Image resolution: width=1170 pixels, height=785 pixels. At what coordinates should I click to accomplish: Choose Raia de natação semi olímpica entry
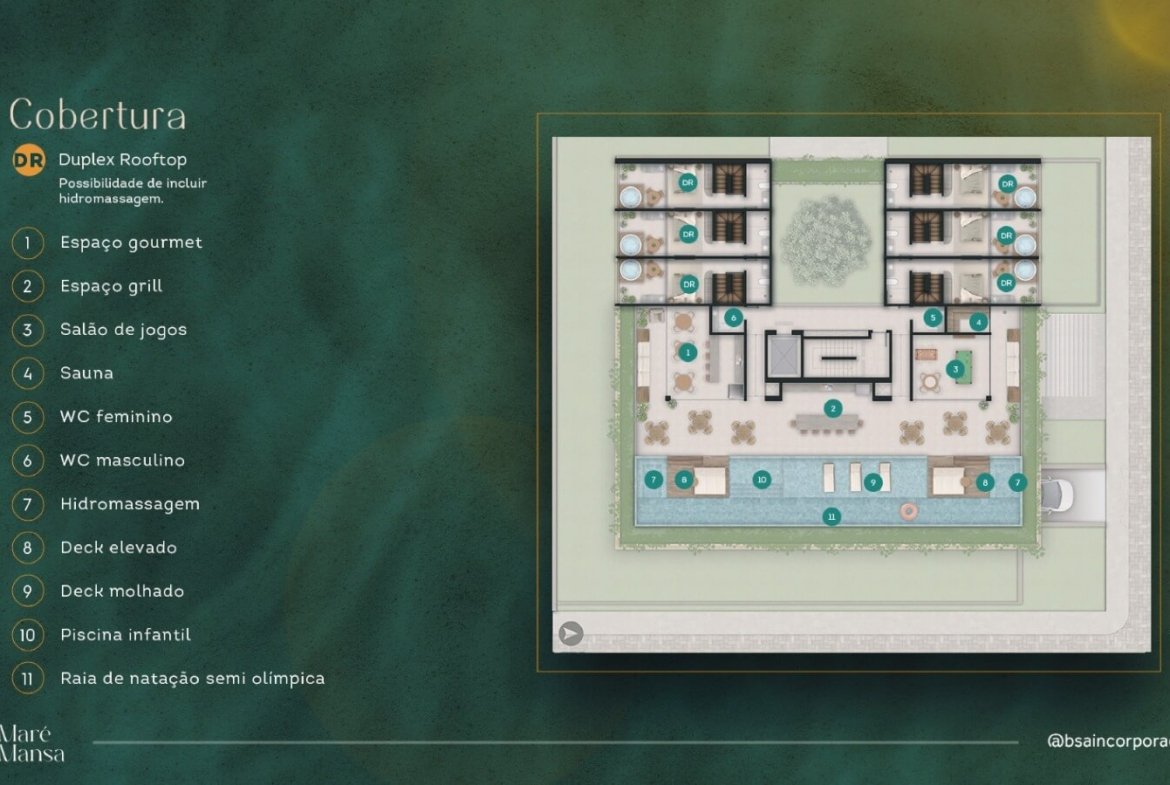point(191,678)
